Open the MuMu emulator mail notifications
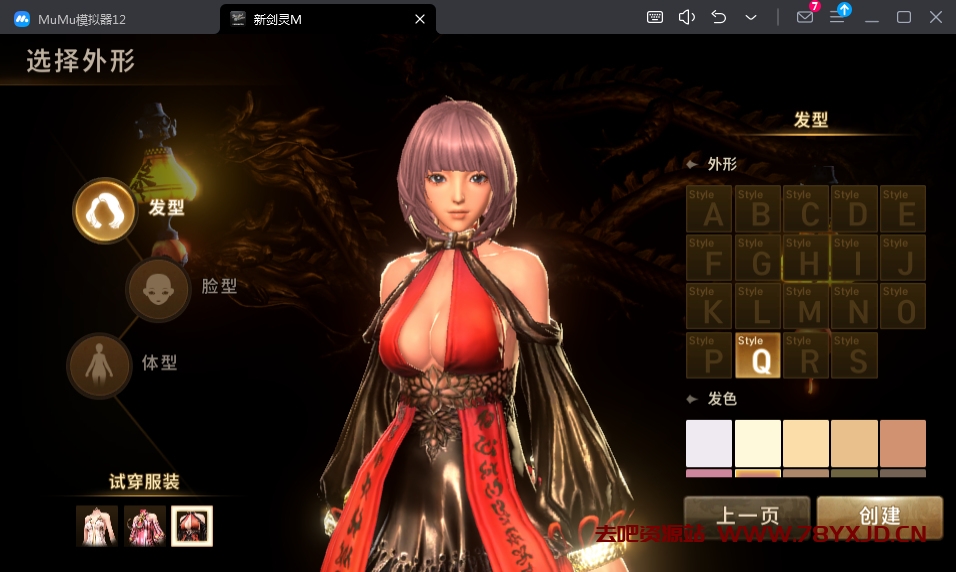 click(x=805, y=17)
